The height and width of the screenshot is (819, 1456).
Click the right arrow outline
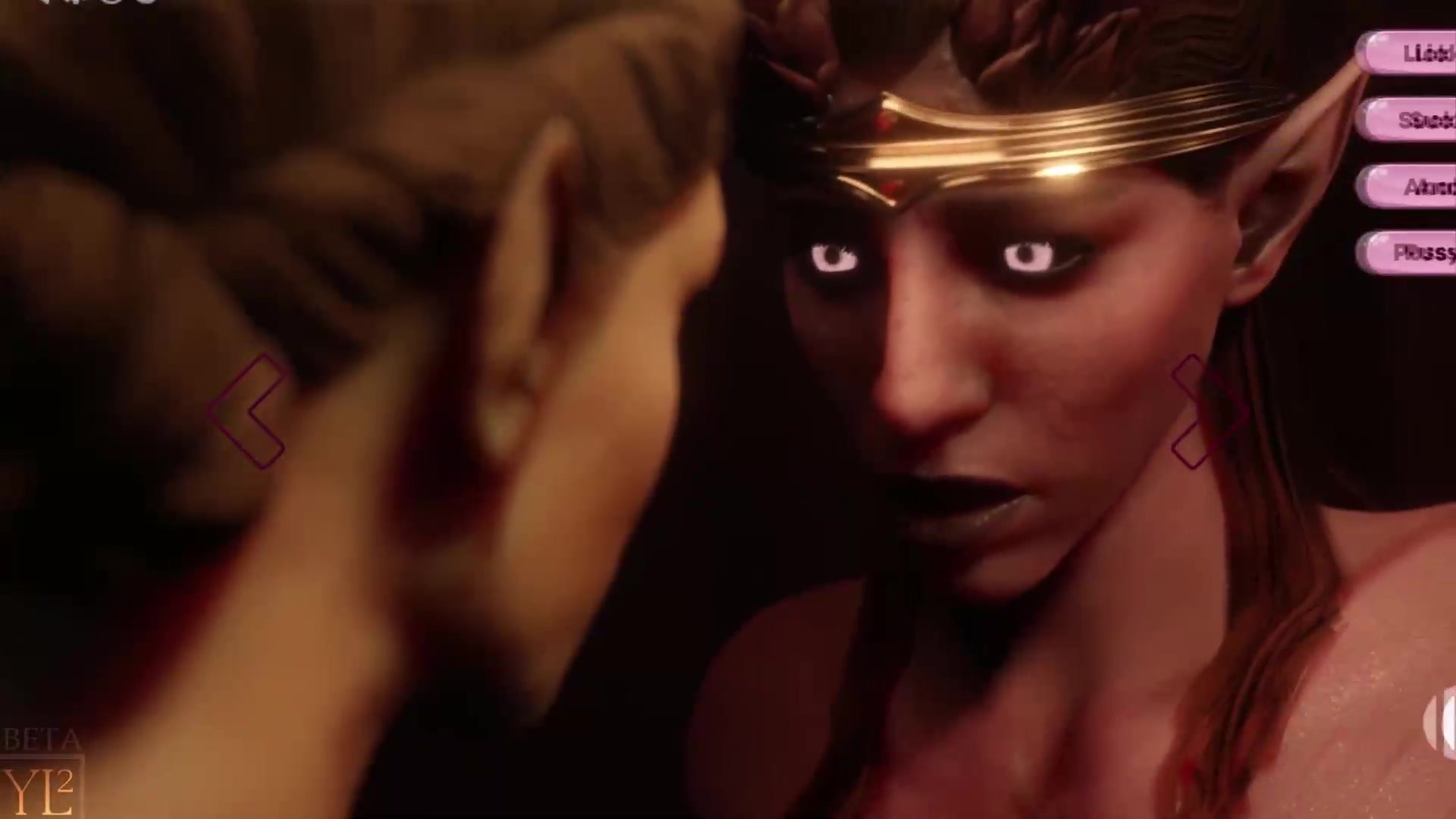pyautogui.click(x=1208, y=411)
